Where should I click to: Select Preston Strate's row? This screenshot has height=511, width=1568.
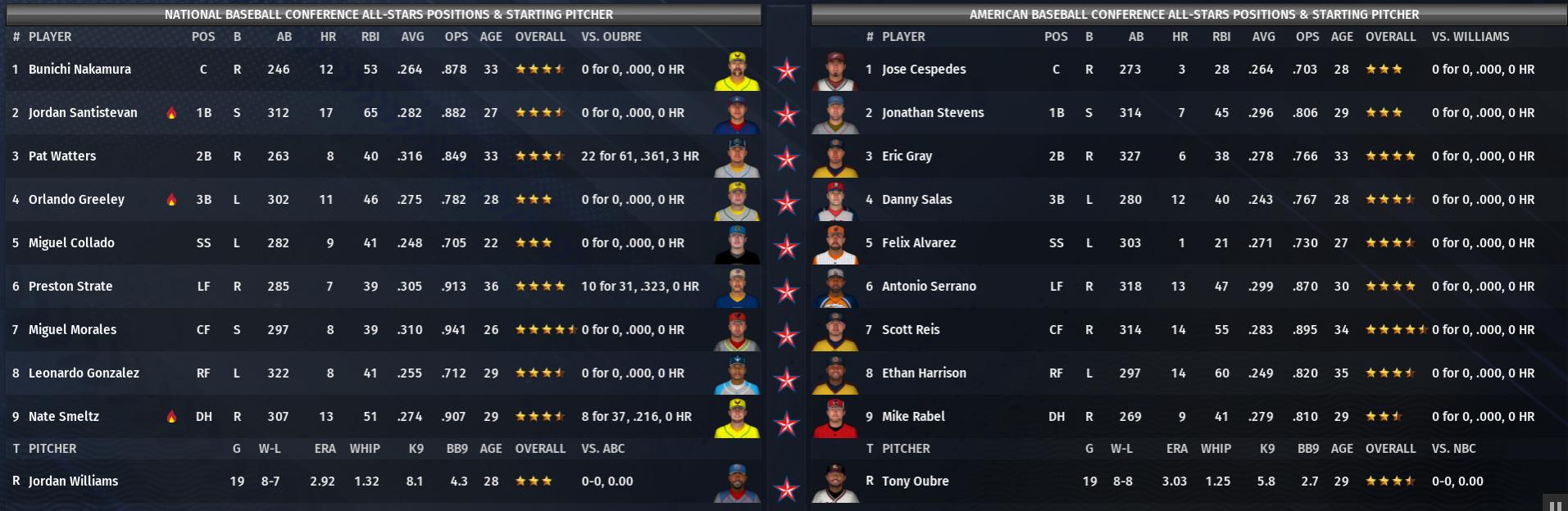(x=70, y=287)
